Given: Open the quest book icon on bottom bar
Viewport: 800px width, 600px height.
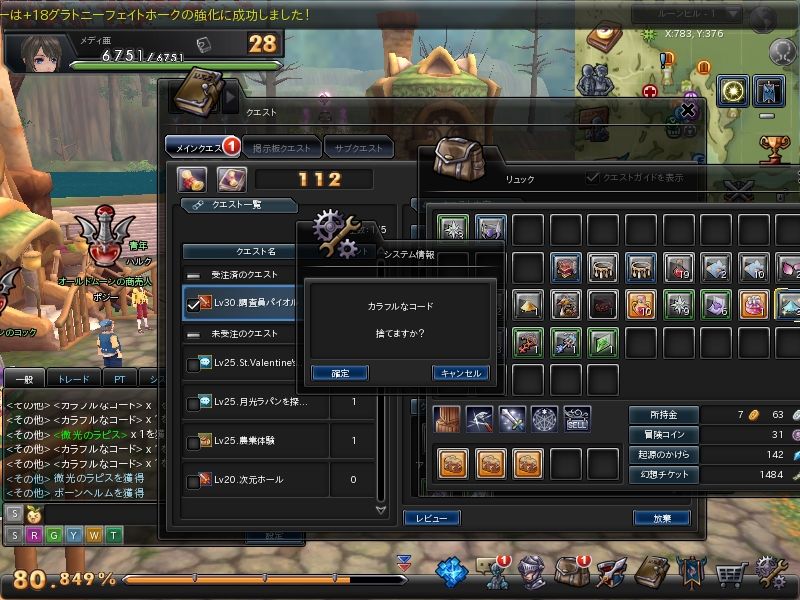Looking at the screenshot, I should click(x=651, y=572).
